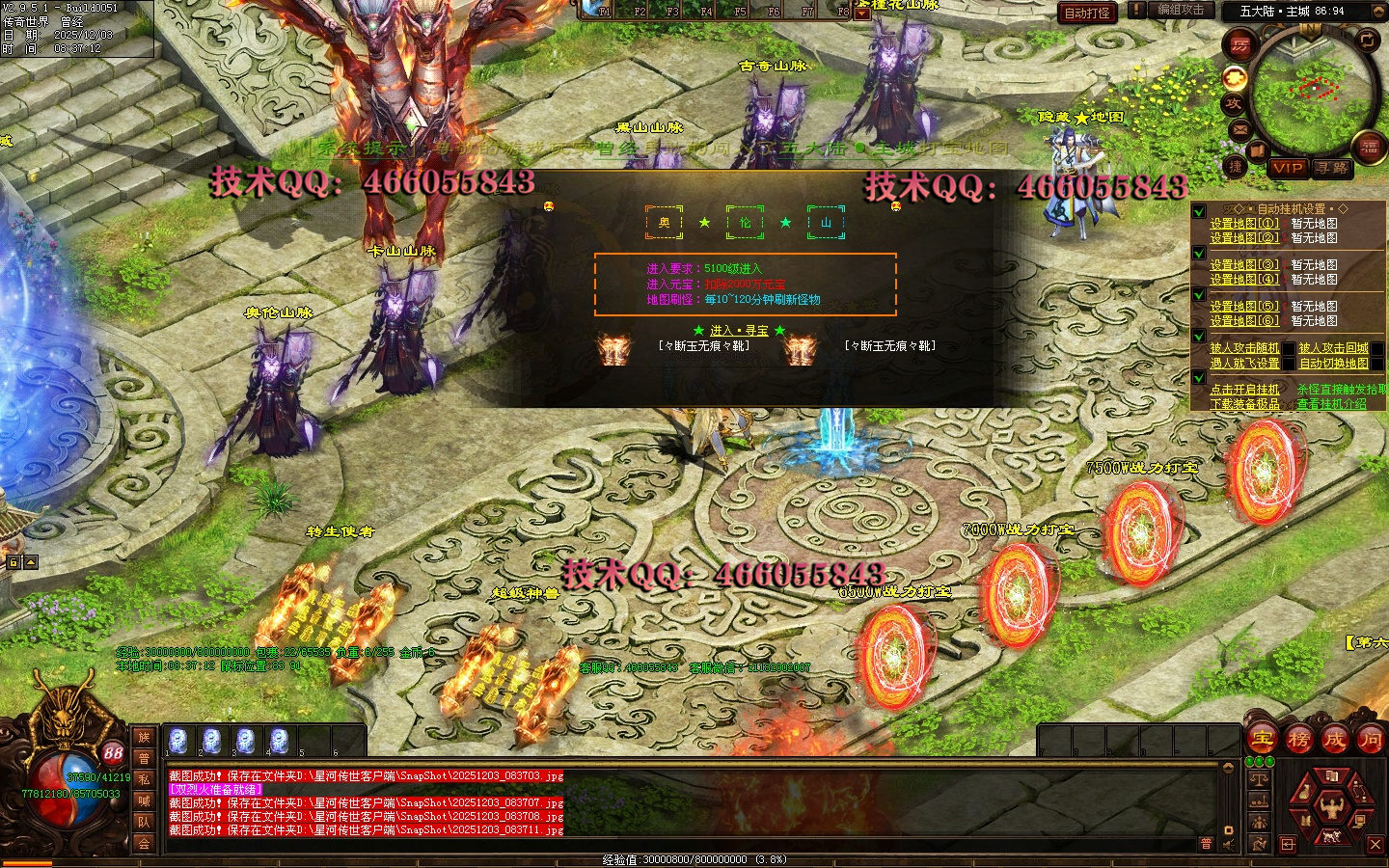Click 设置地图[④] auto-farm map link

[1244, 280]
